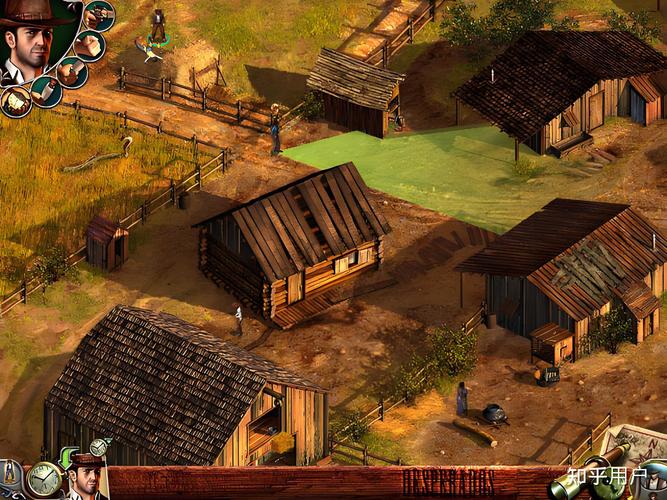Activate the throwing knife ability icon
The image size is (667, 500).
pos(46,91)
